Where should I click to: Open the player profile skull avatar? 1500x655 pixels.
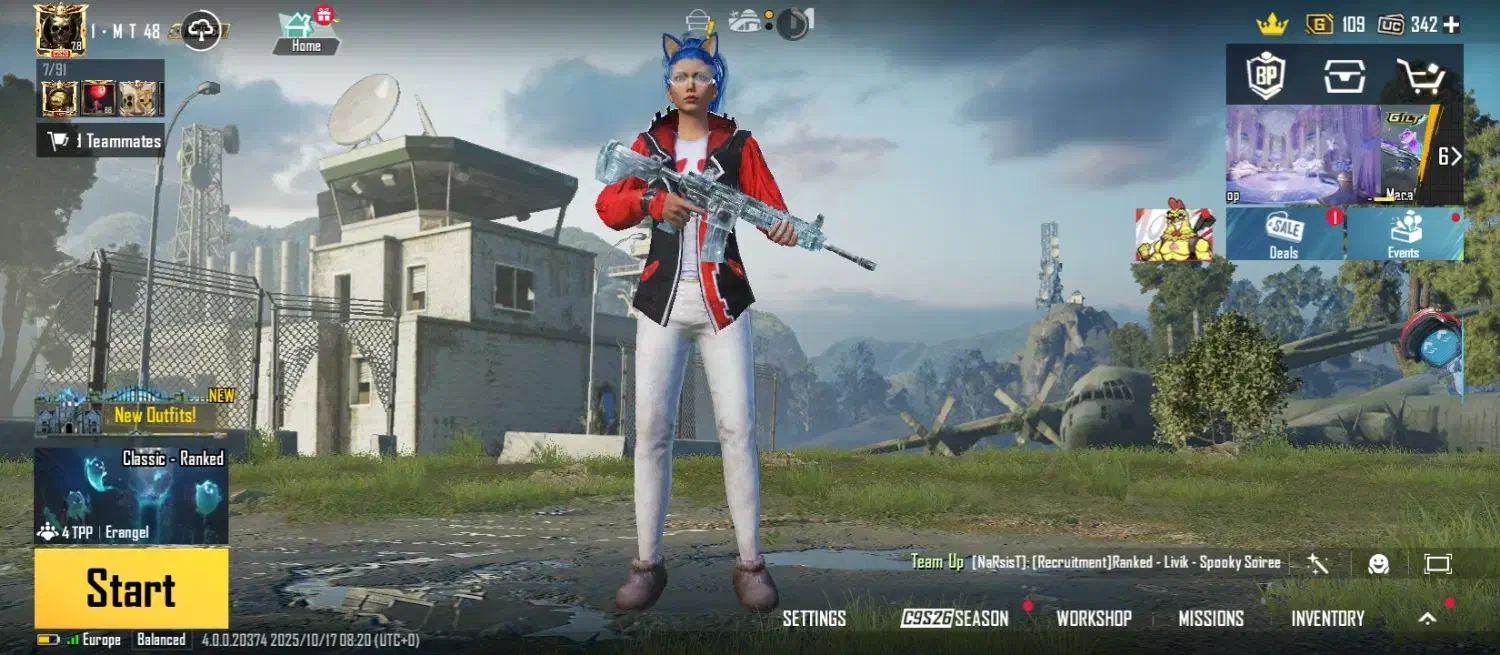(x=60, y=30)
